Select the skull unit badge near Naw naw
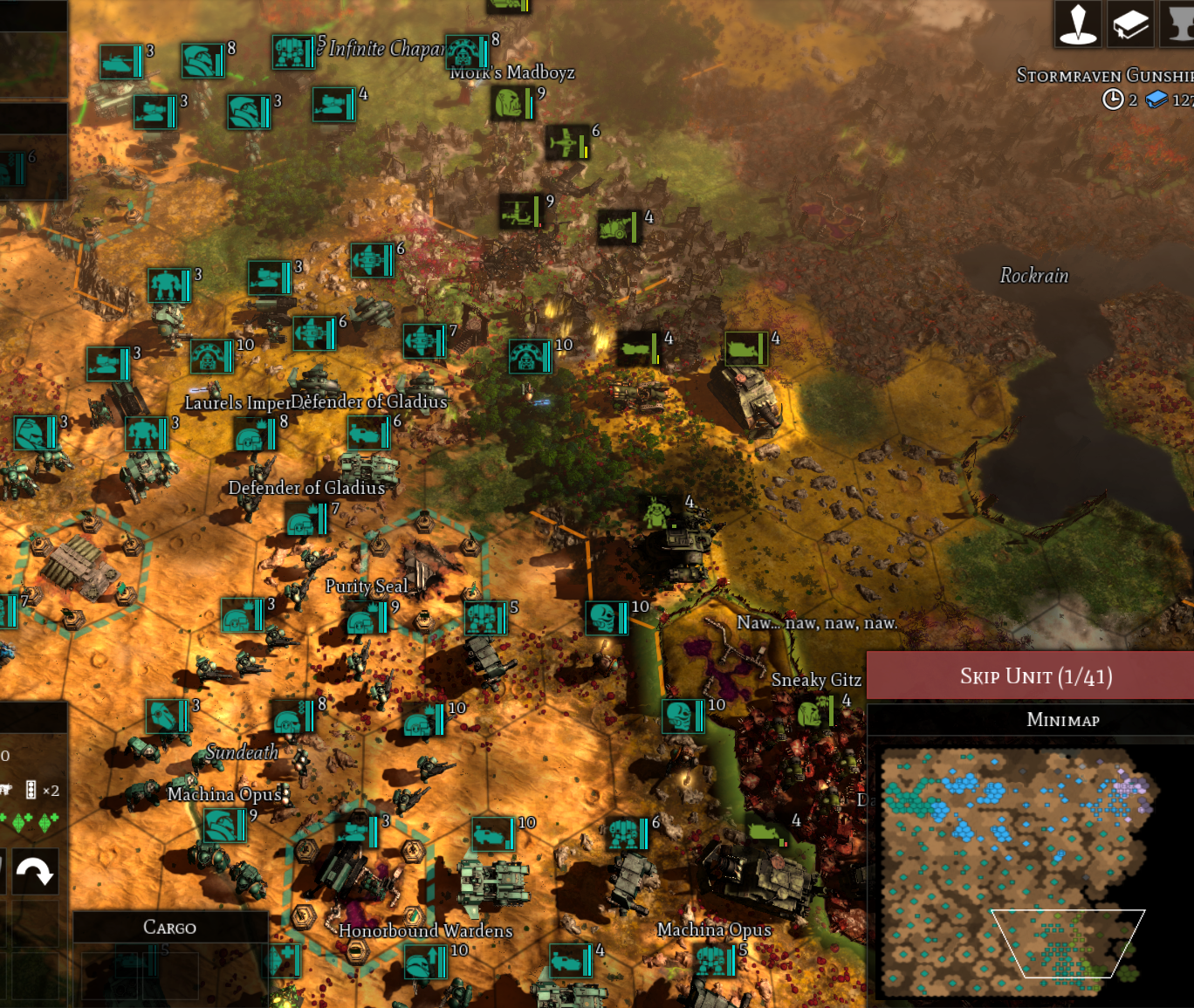The image size is (1194, 1008). 607,617
